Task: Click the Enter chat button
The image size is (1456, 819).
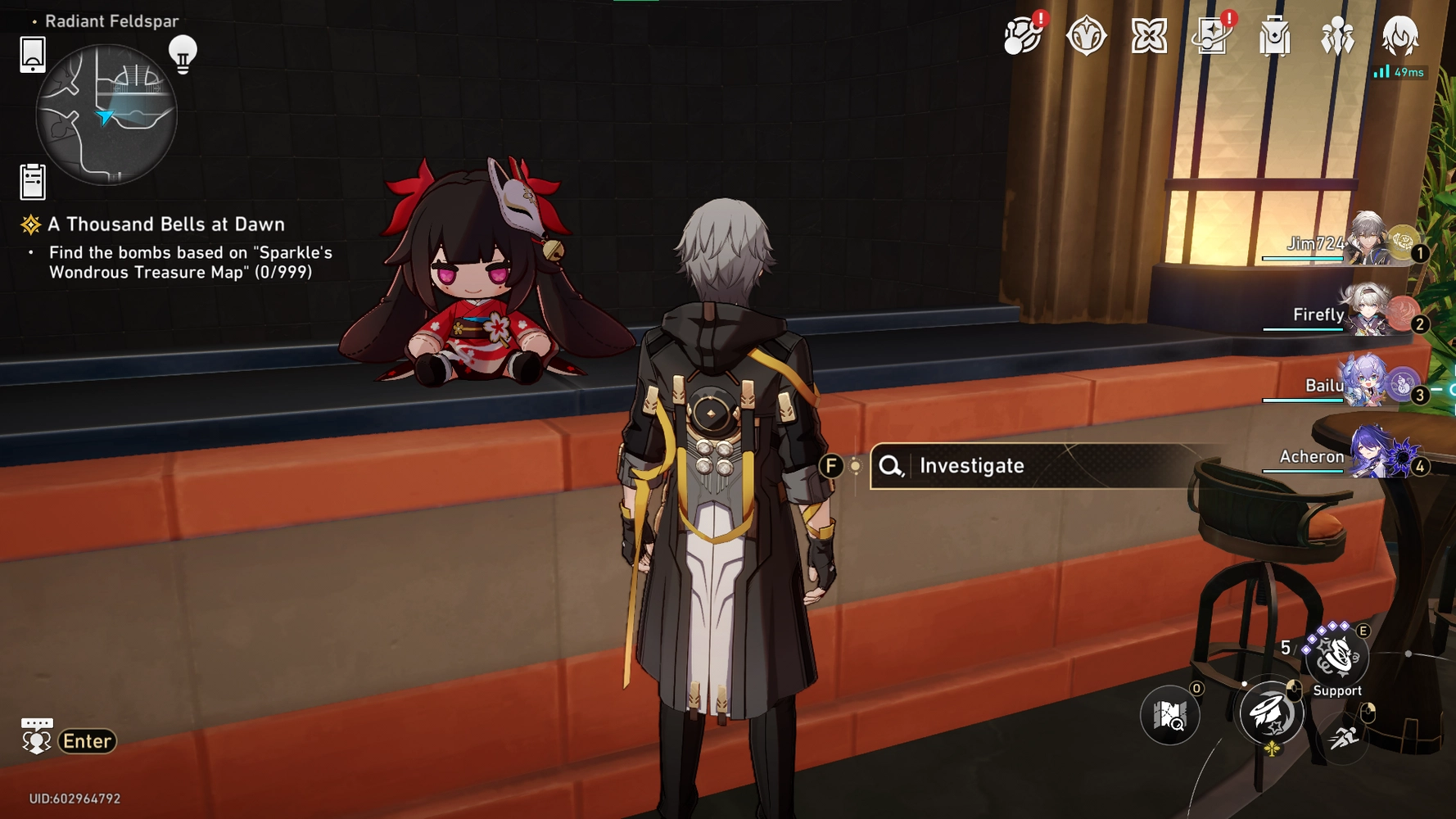Action: [88, 741]
